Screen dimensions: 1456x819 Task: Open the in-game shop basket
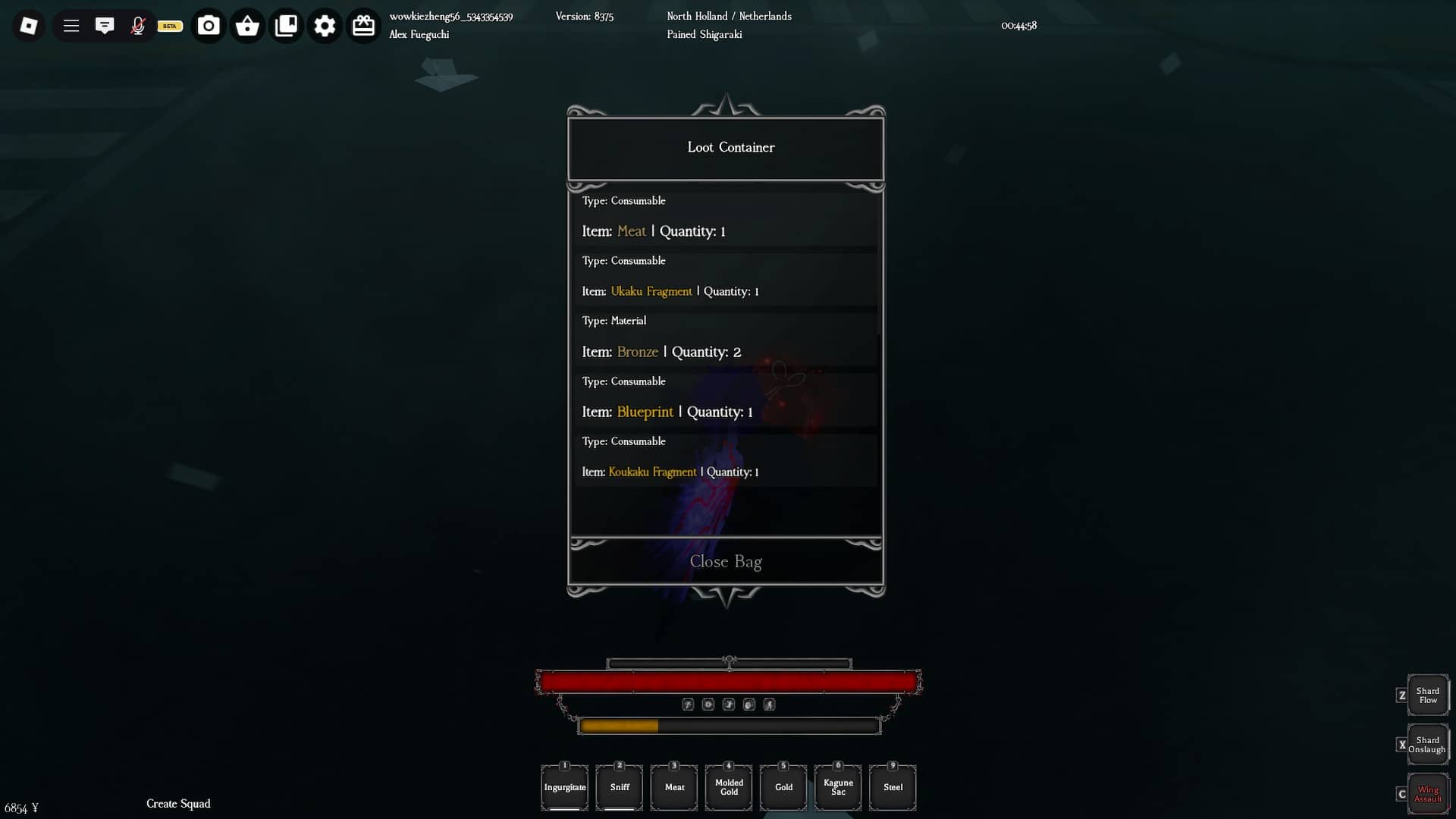pyautogui.click(x=246, y=25)
